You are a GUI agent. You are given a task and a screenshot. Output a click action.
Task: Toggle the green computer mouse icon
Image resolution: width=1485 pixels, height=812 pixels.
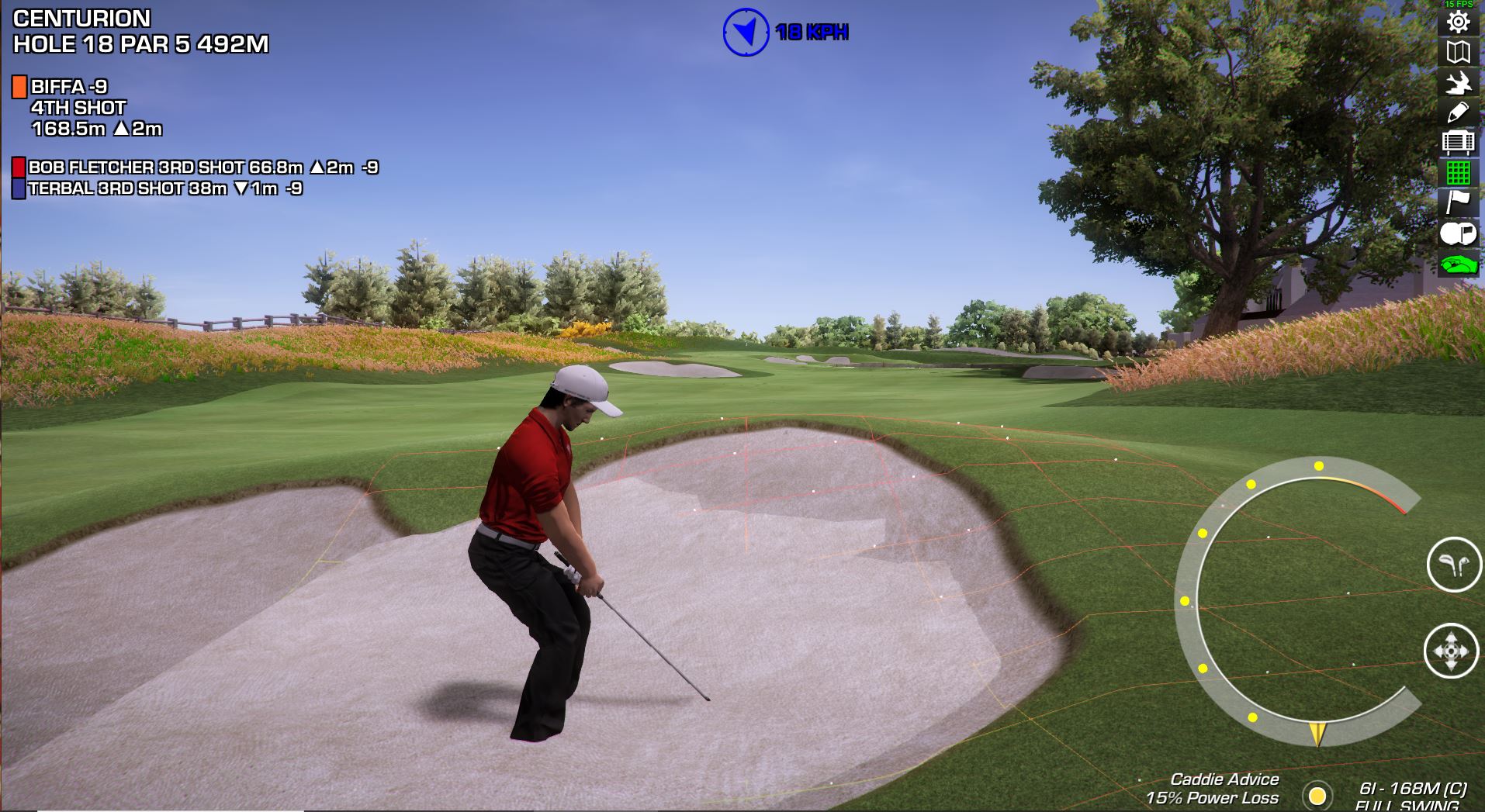tap(1458, 264)
